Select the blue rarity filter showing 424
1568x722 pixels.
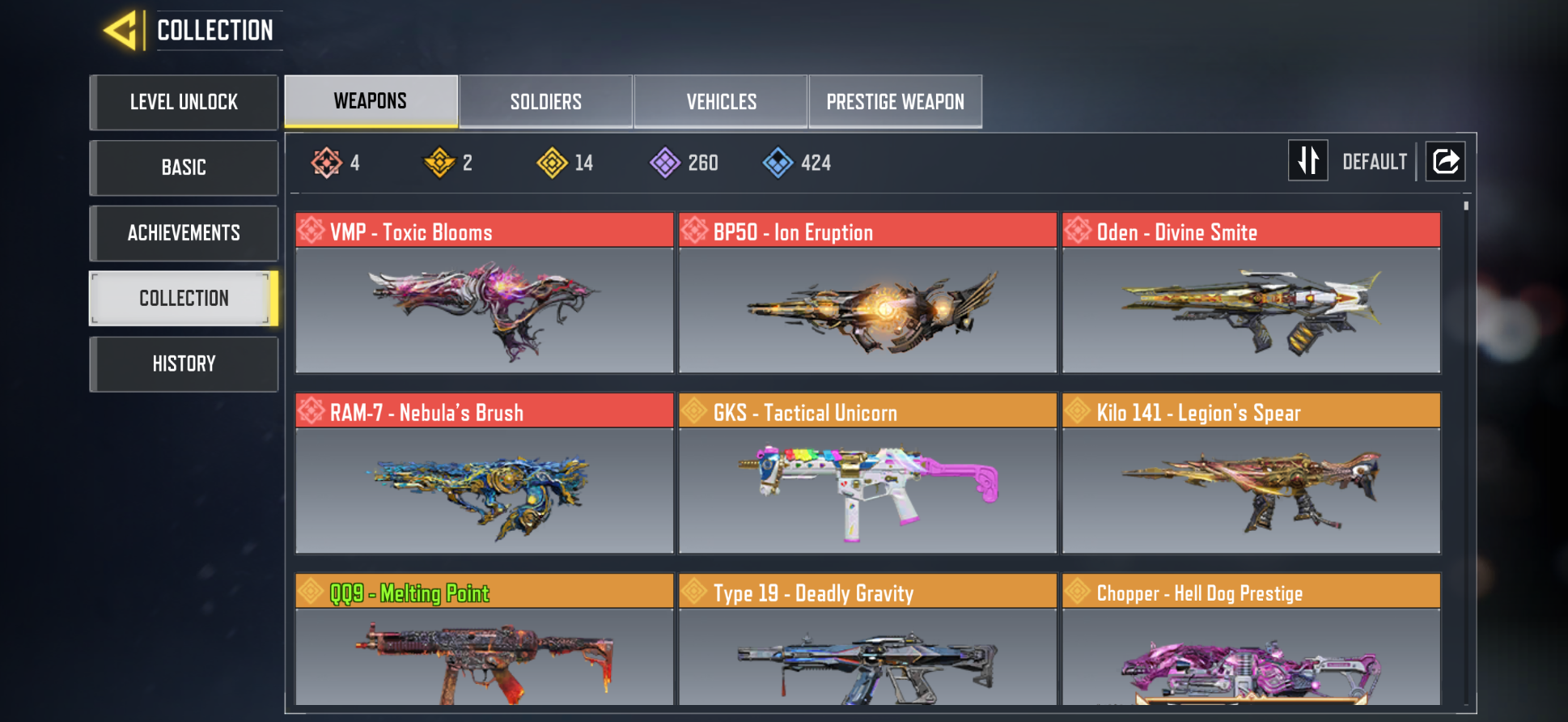click(779, 162)
